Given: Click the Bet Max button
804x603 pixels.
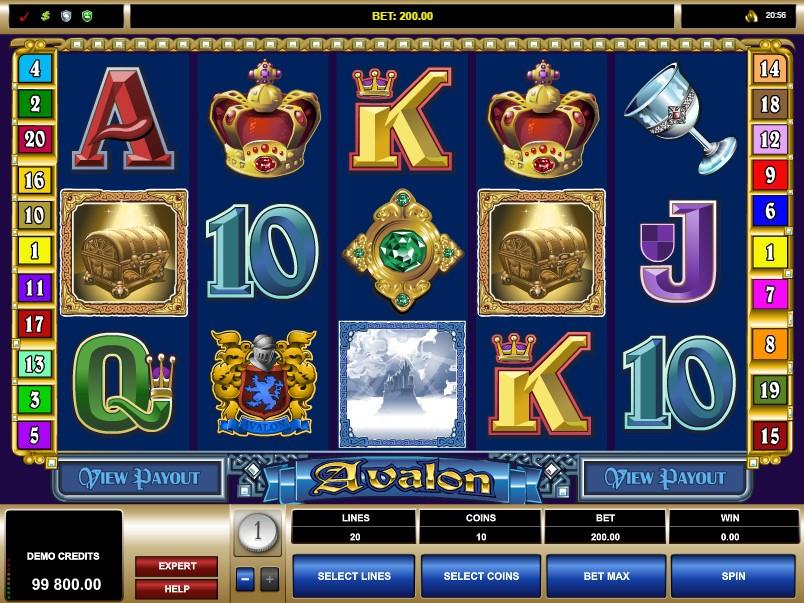Looking at the screenshot, I should [607, 576].
